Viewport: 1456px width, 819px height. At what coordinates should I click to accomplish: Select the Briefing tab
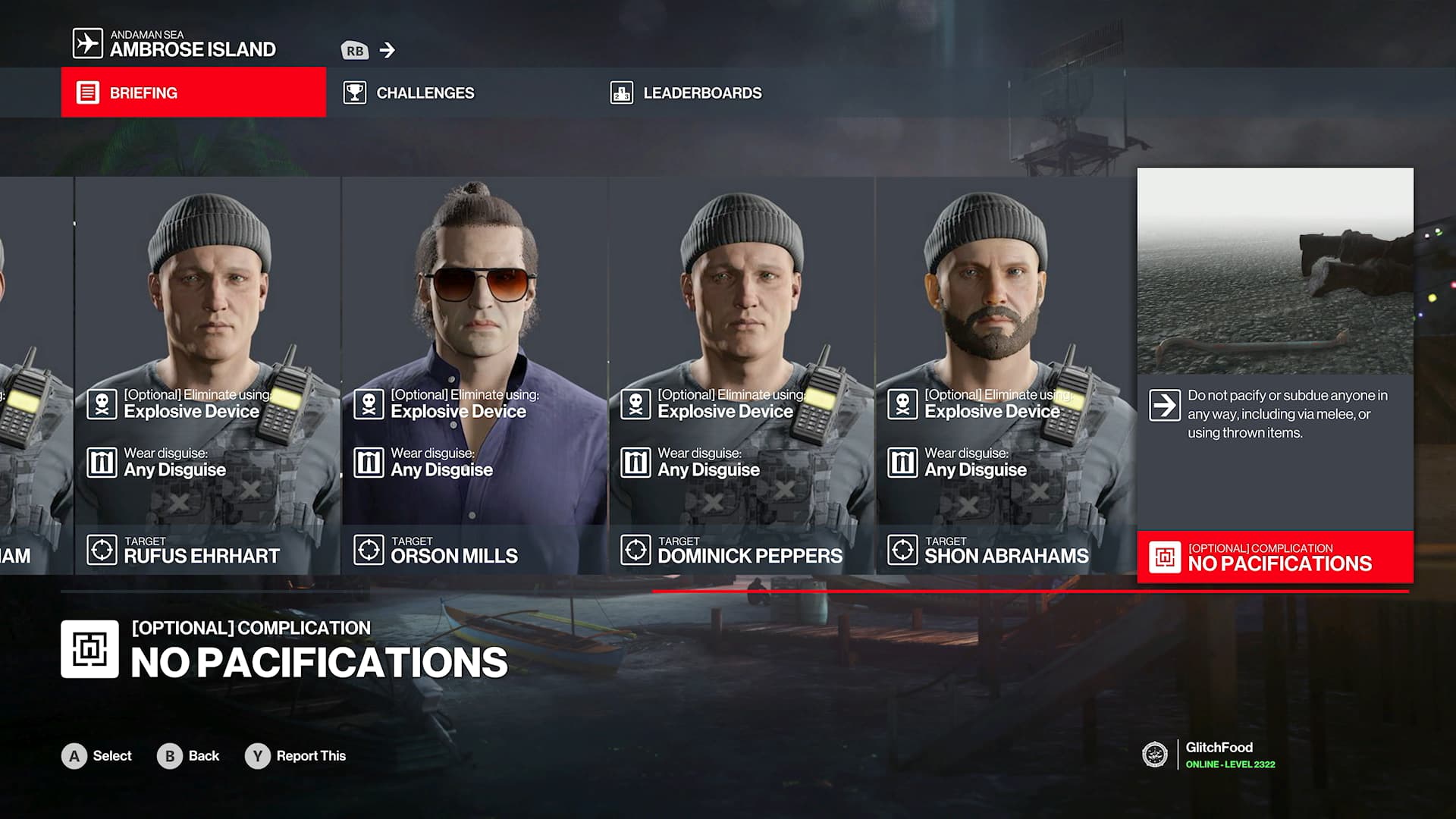click(x=193, y=93)
